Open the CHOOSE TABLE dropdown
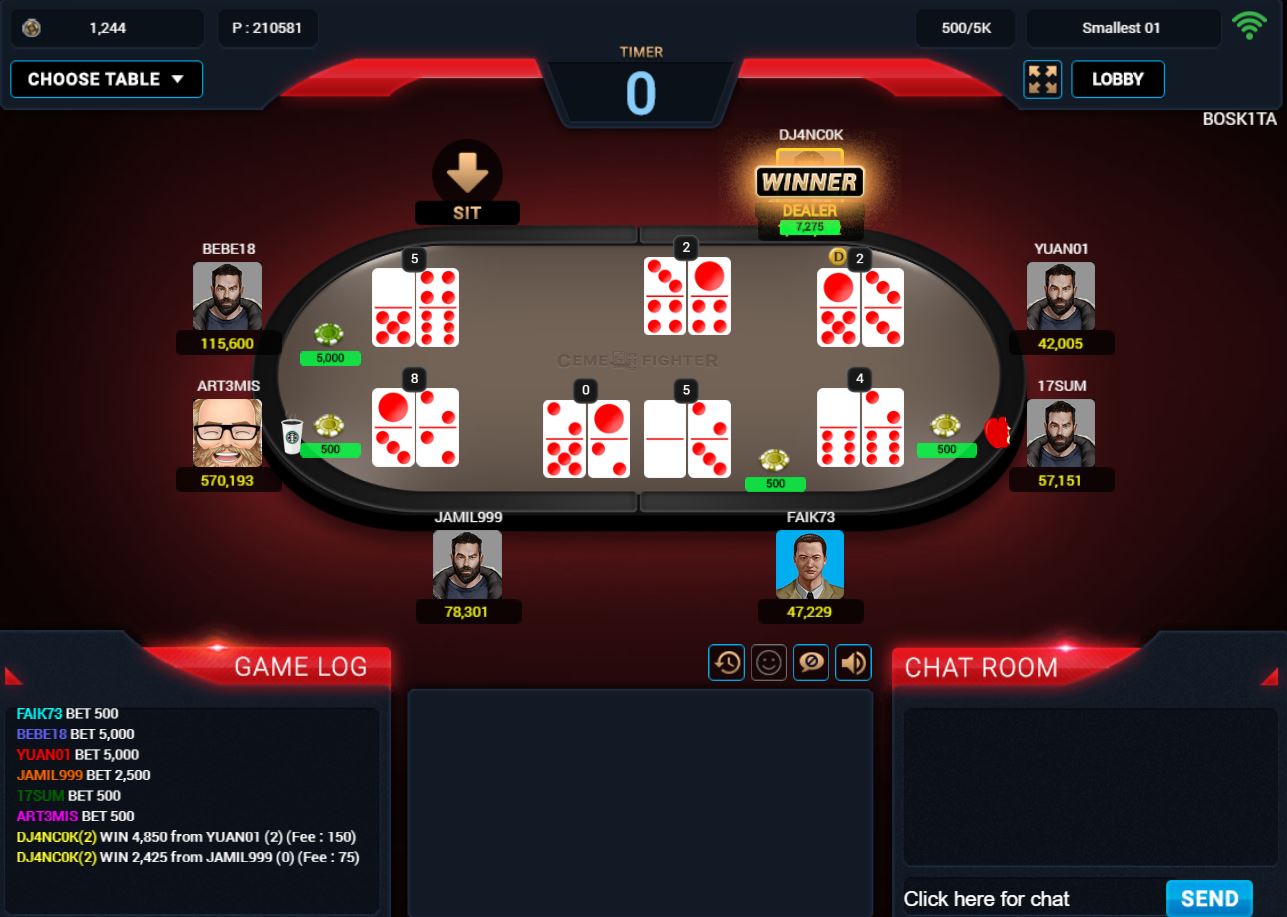Viewport: 1287px width, 917px height. pyautogui.click(x=106, y=79)
